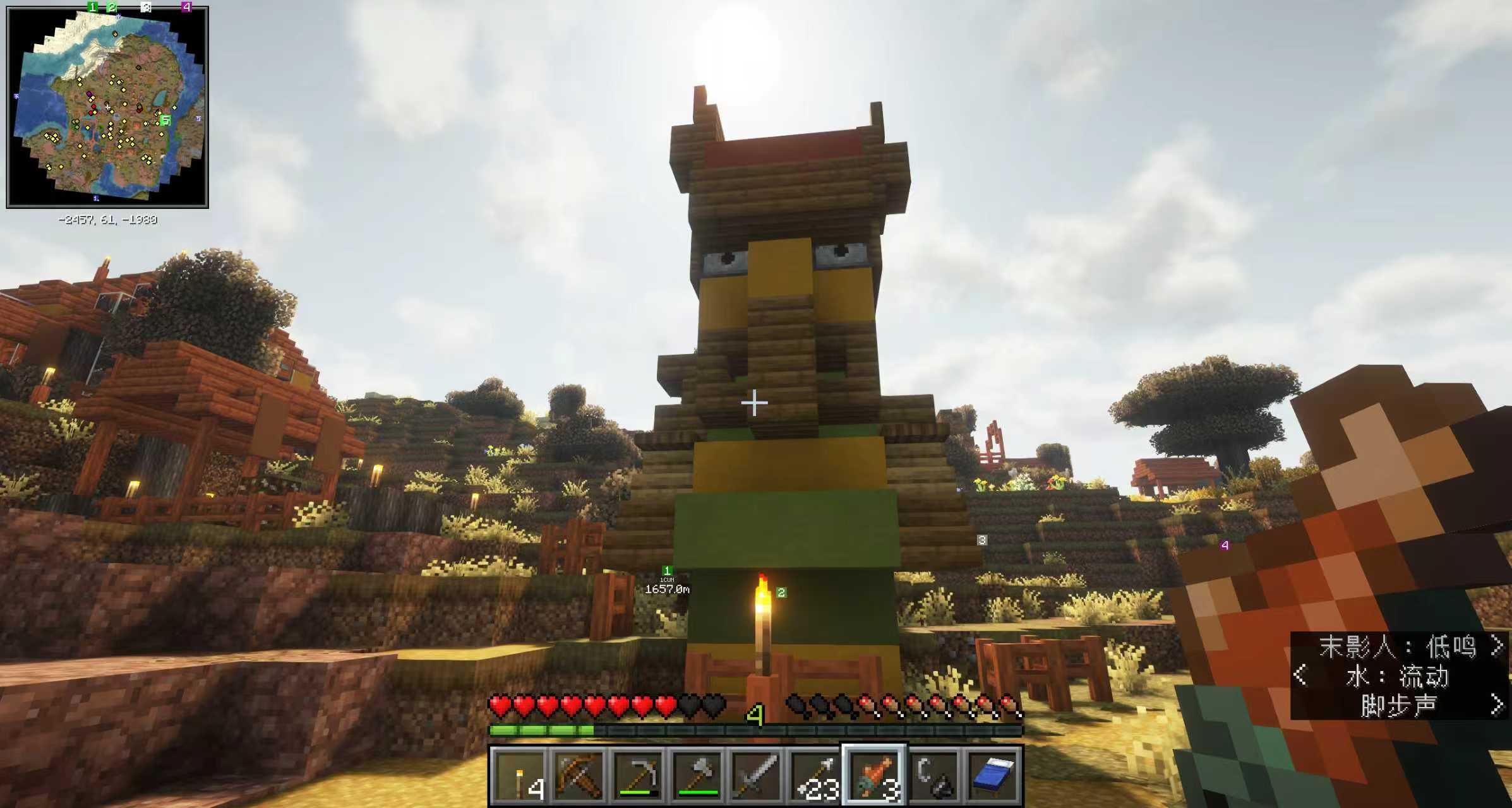
Task: Pick the cooked salmon hotbar slot
Action: [875, 775]
